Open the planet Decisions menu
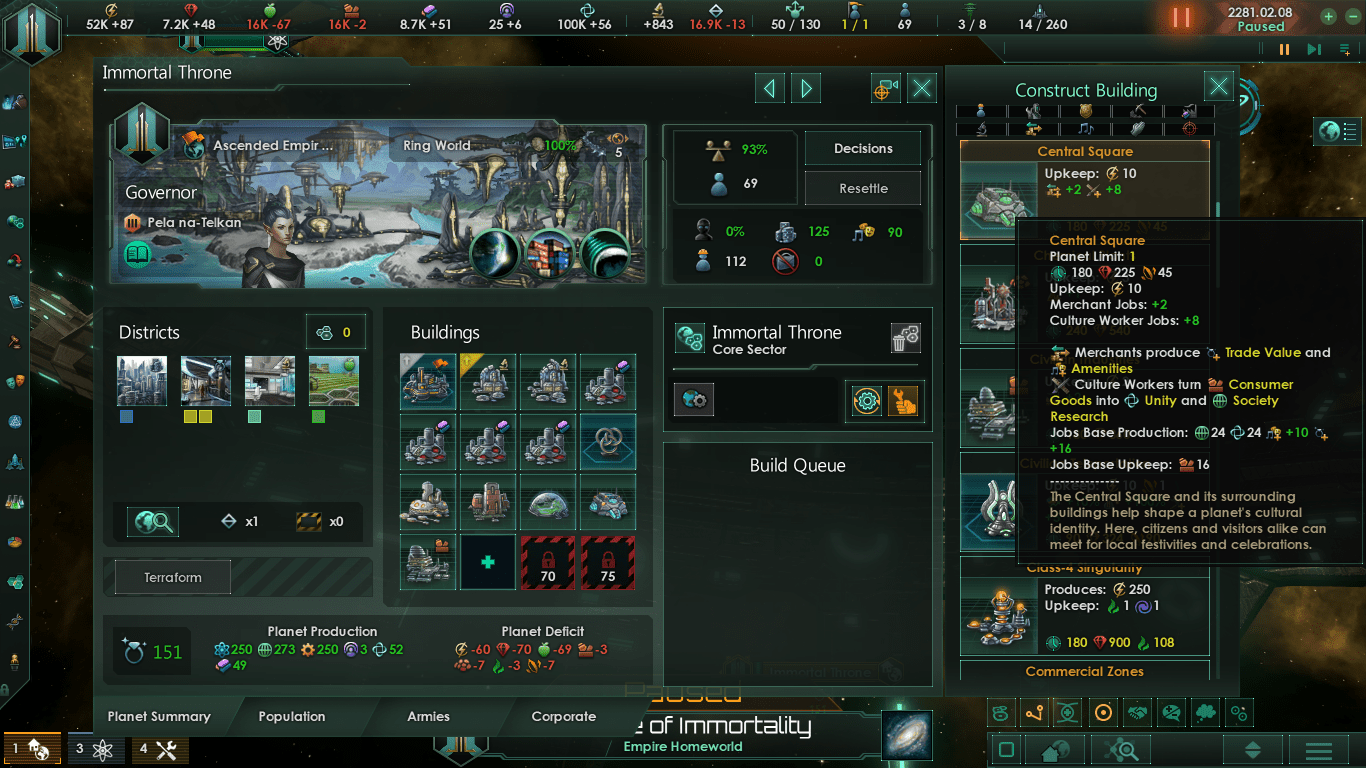The height and width of the screenshot is (768, 1366). (863, 149)
